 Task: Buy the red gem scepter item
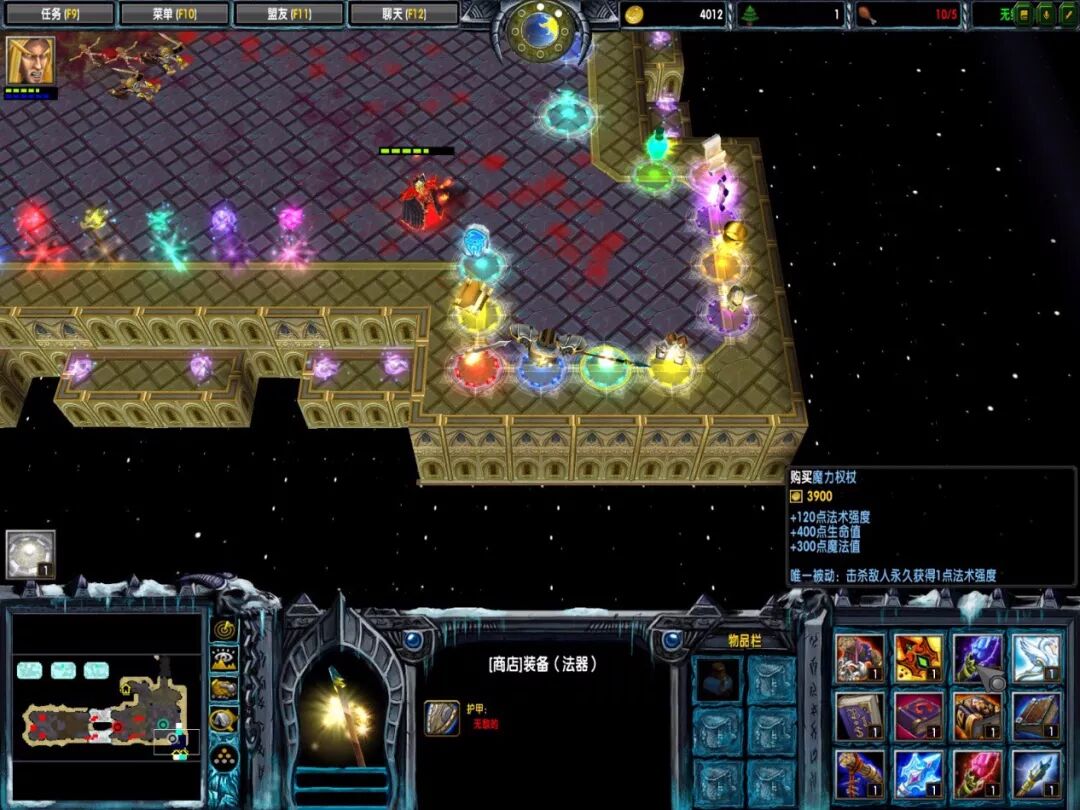[x=977, y=774]
